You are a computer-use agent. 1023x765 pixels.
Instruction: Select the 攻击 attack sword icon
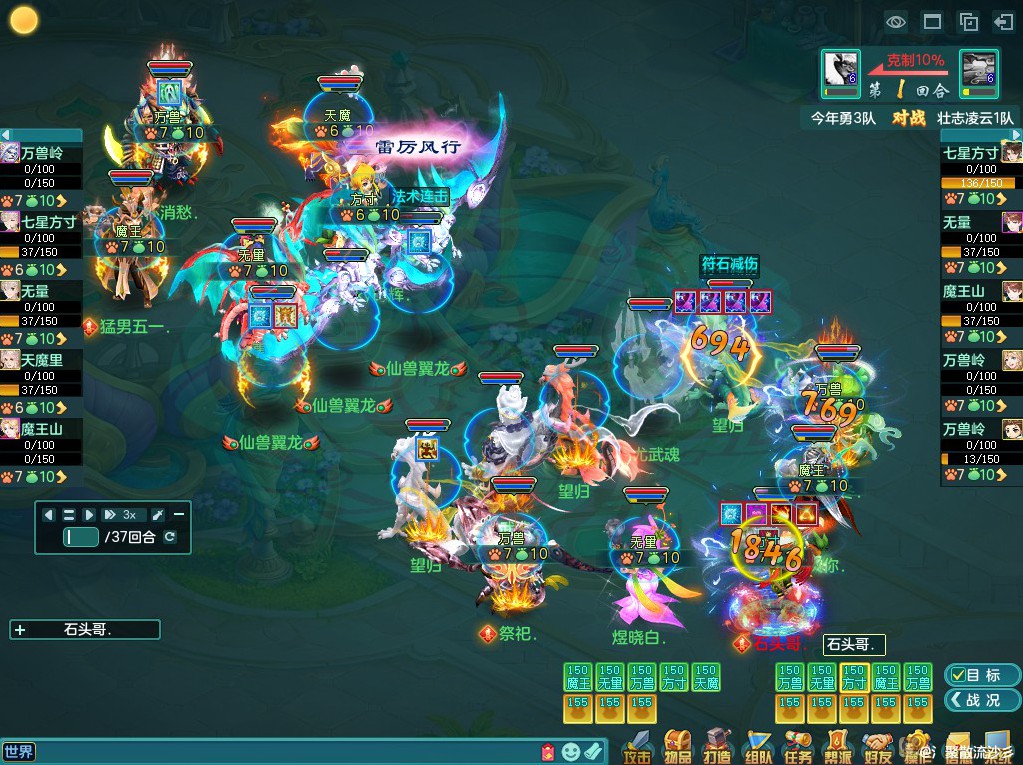637,745
